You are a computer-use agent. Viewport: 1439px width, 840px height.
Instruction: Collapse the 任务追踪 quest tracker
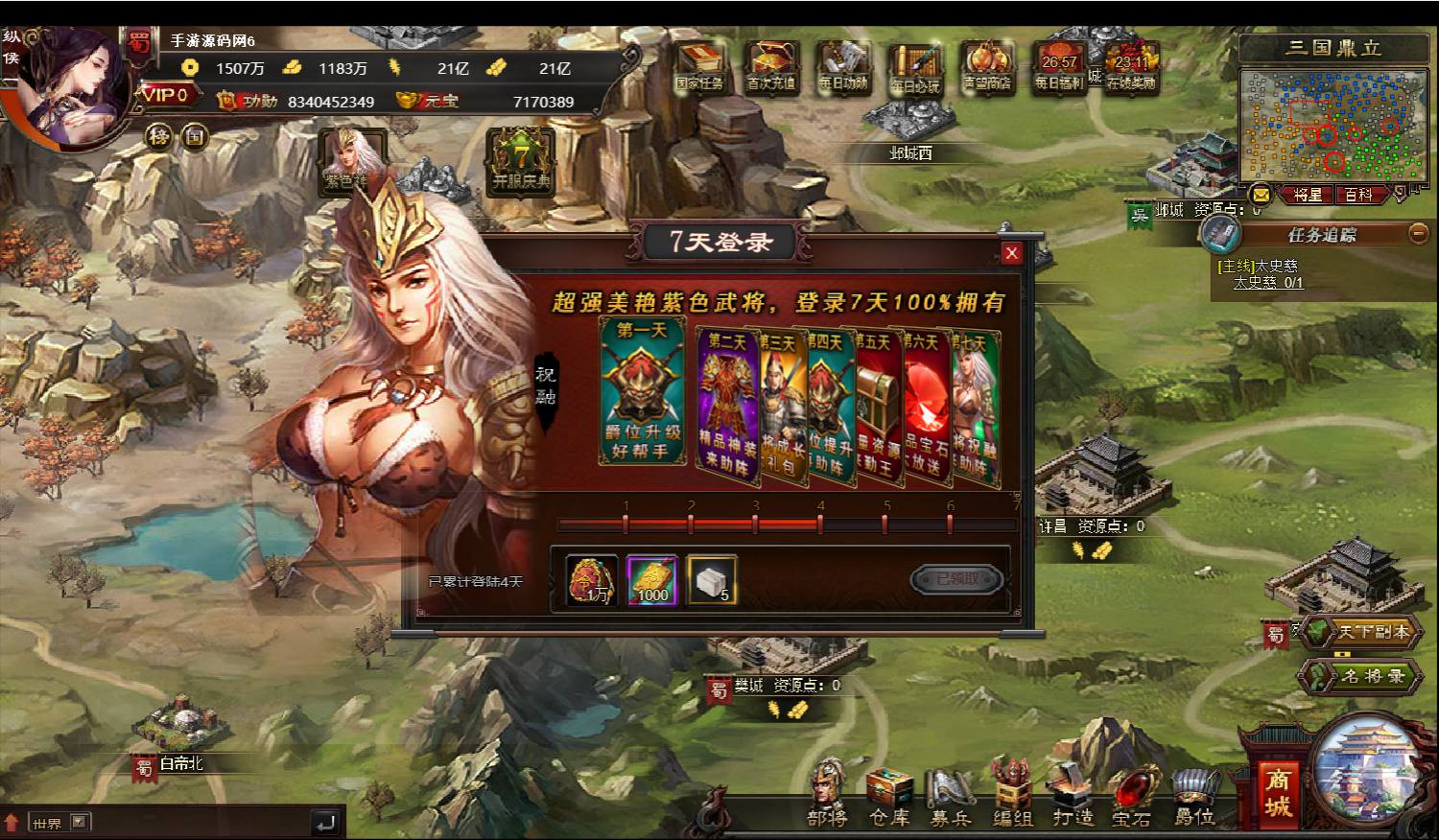point(1418,233)
